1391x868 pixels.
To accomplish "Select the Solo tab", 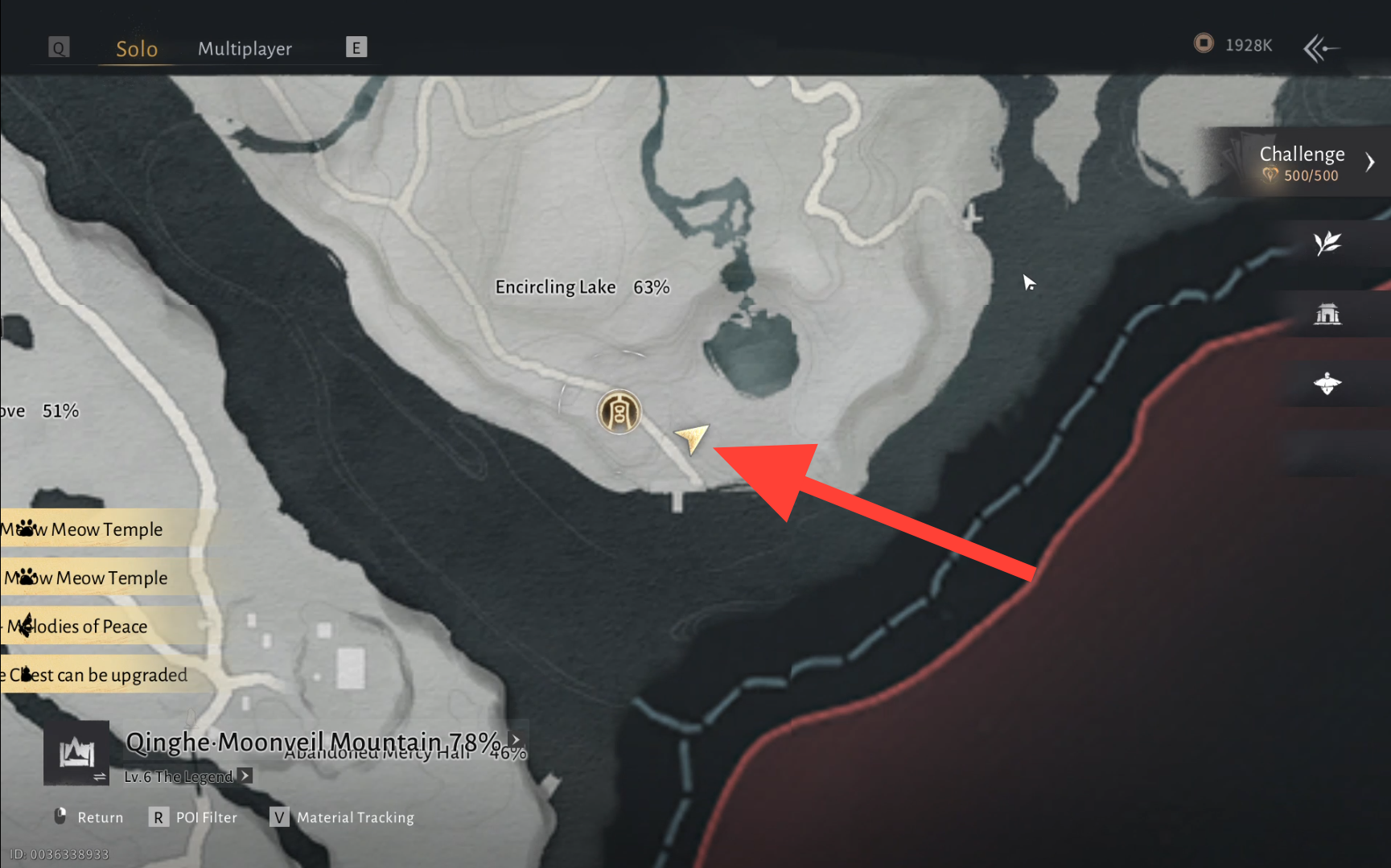I will tap(137, 48).
